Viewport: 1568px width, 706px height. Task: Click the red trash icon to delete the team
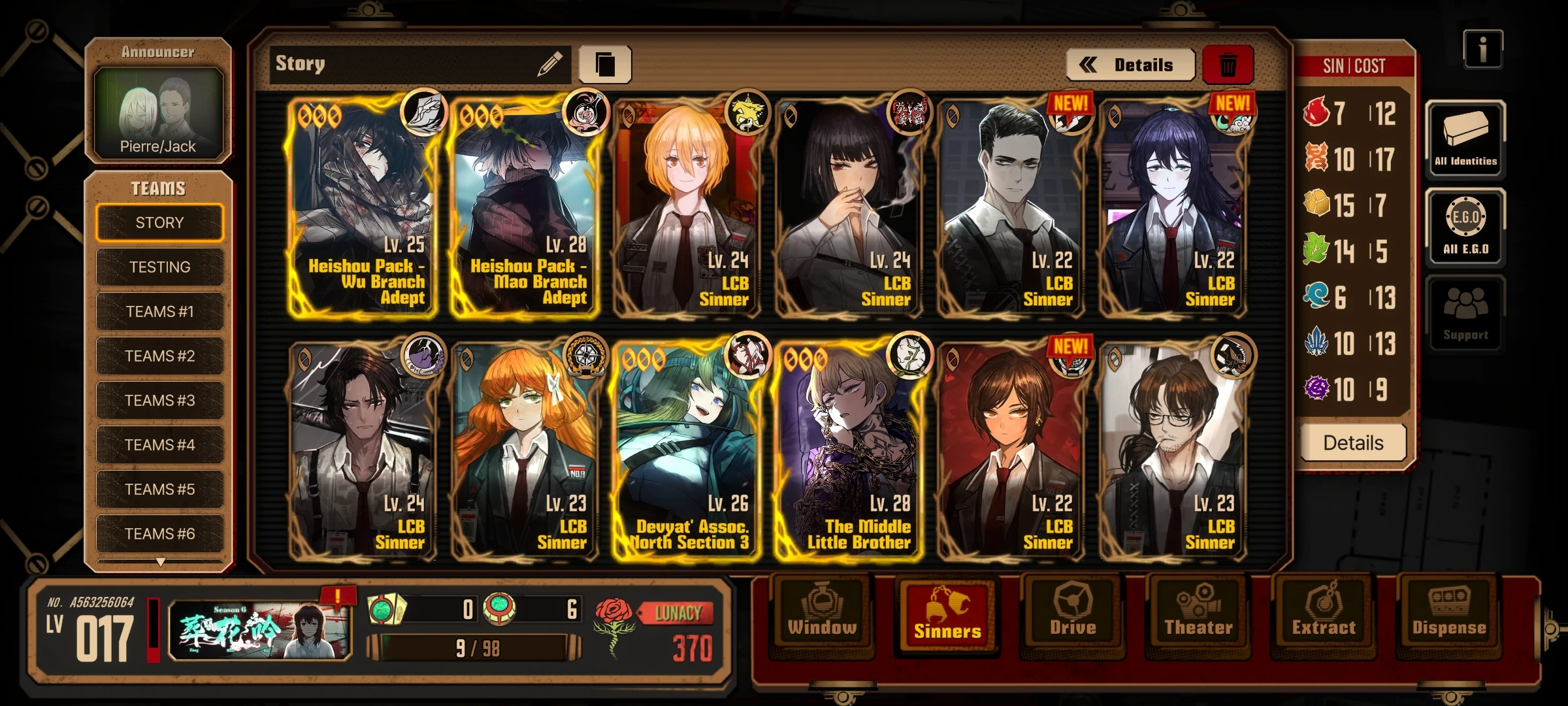(1227, 63)
